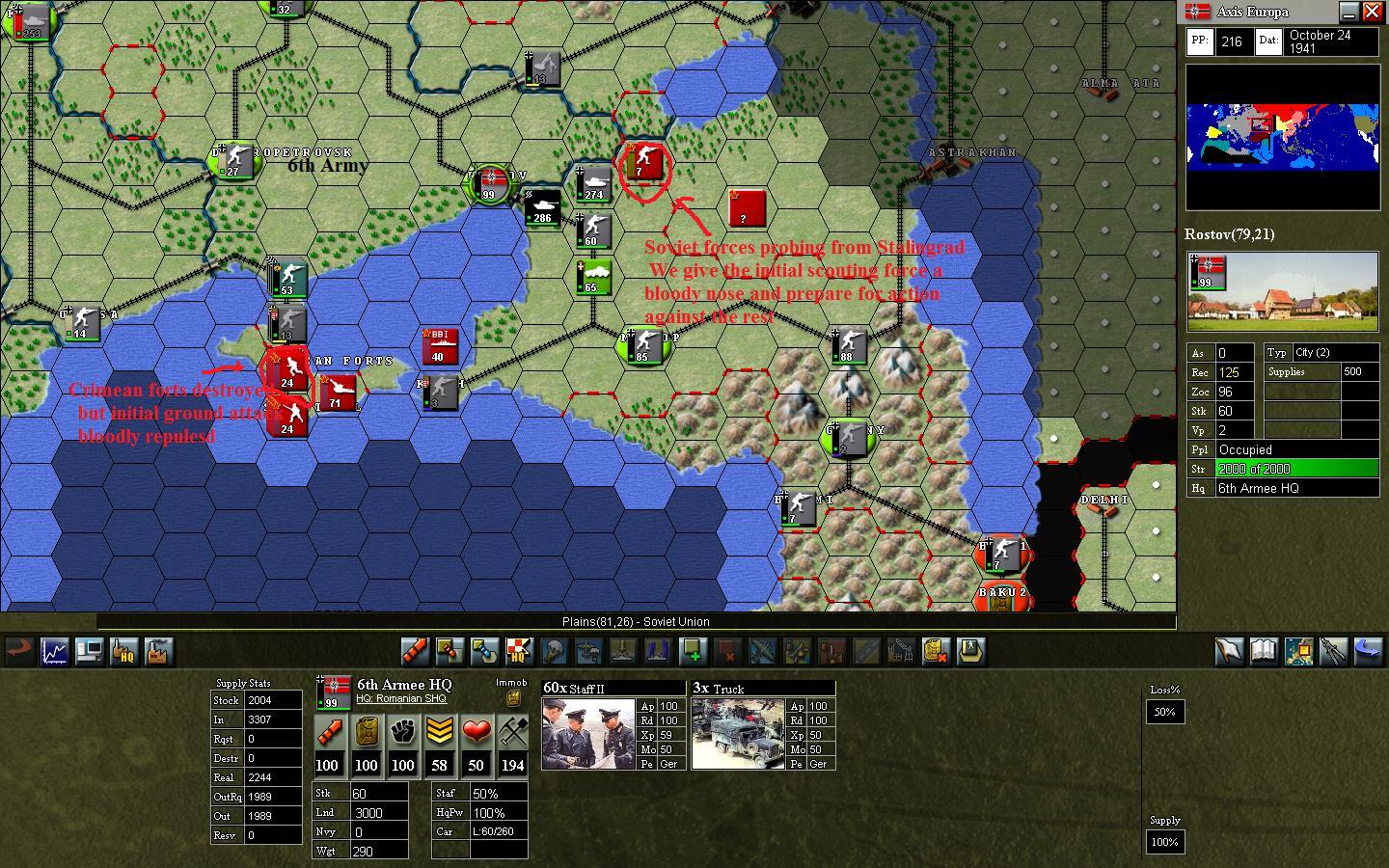Click the crossed-weapons icon near the moon icon
Screen dimensions: 1389x868
point(1334,652)
